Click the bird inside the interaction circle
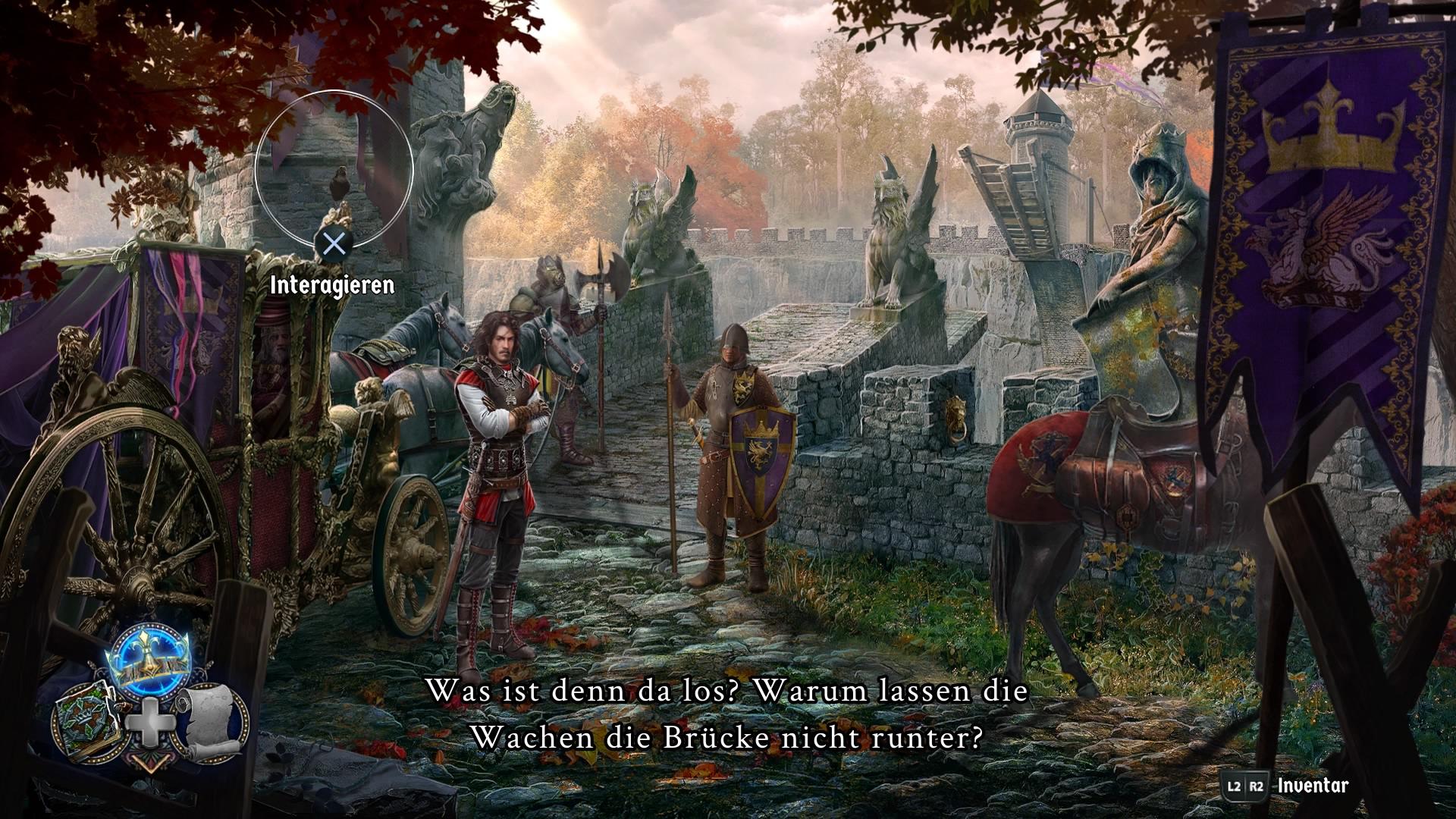This screenshot has width=1456, height=819. click(x=339, y=182)
